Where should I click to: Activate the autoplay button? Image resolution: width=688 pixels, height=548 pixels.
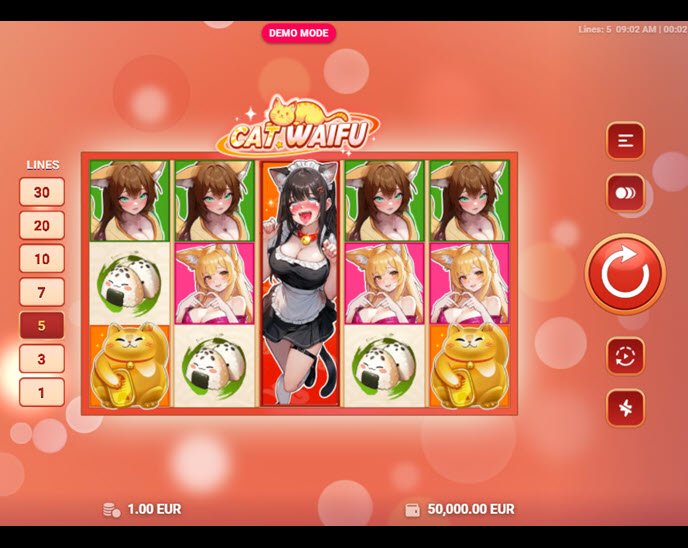(x=625, y=356)
